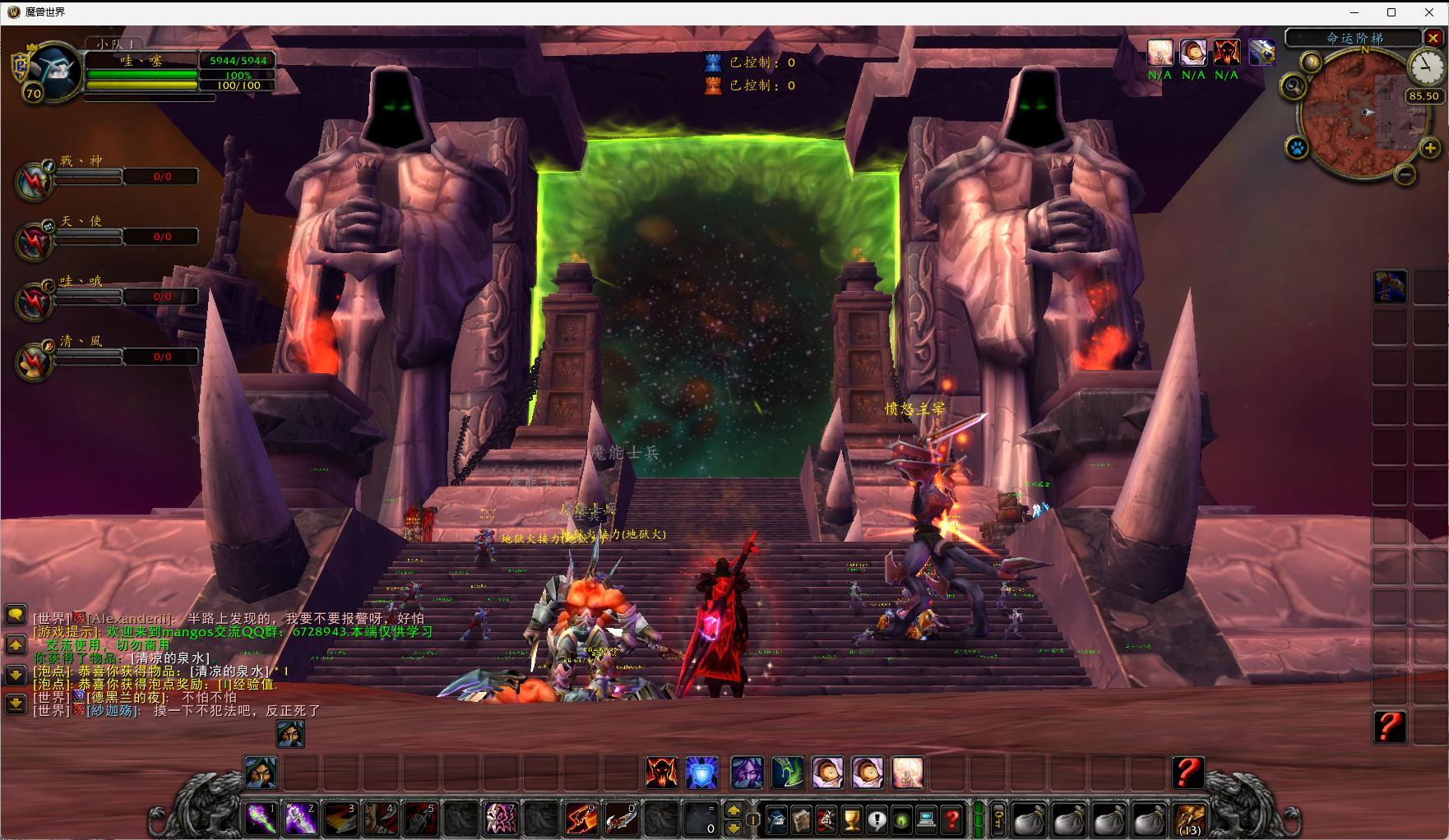Cast the blue shield spell
This screenshot has height=840, width=1449.
[701, 773]
